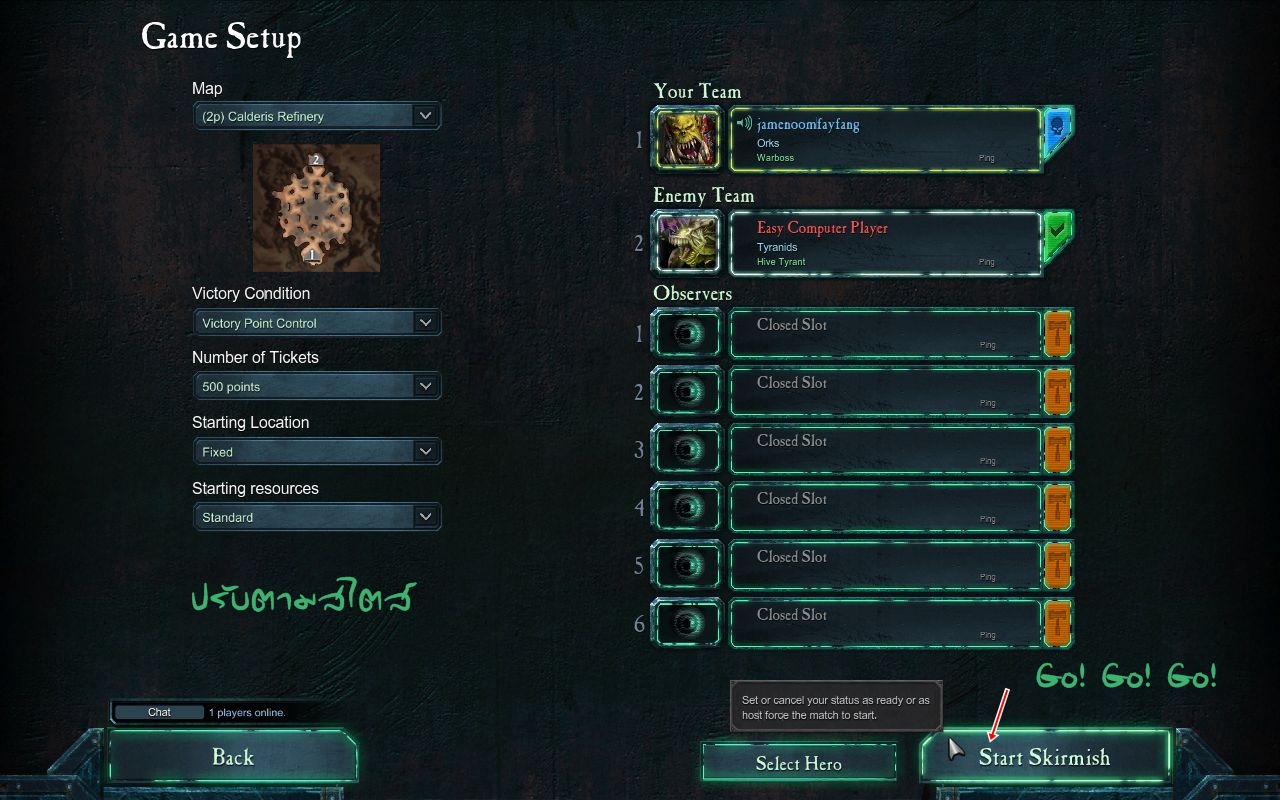Select the Easy Computer Player slot
The image size is (1280, 800).
(885, 244)
